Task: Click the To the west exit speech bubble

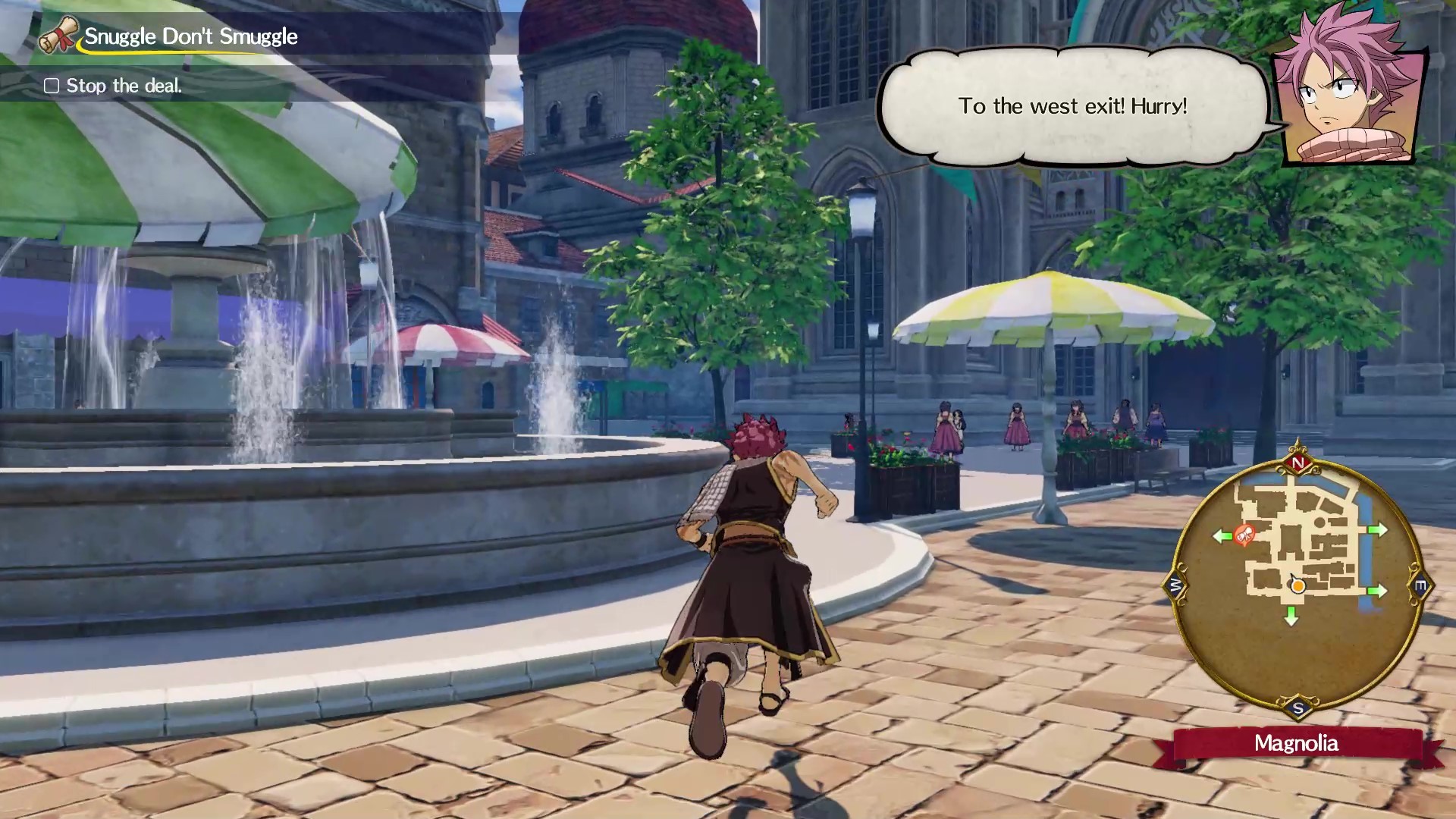Action: pyautogui.click(x=1073, y=108)
